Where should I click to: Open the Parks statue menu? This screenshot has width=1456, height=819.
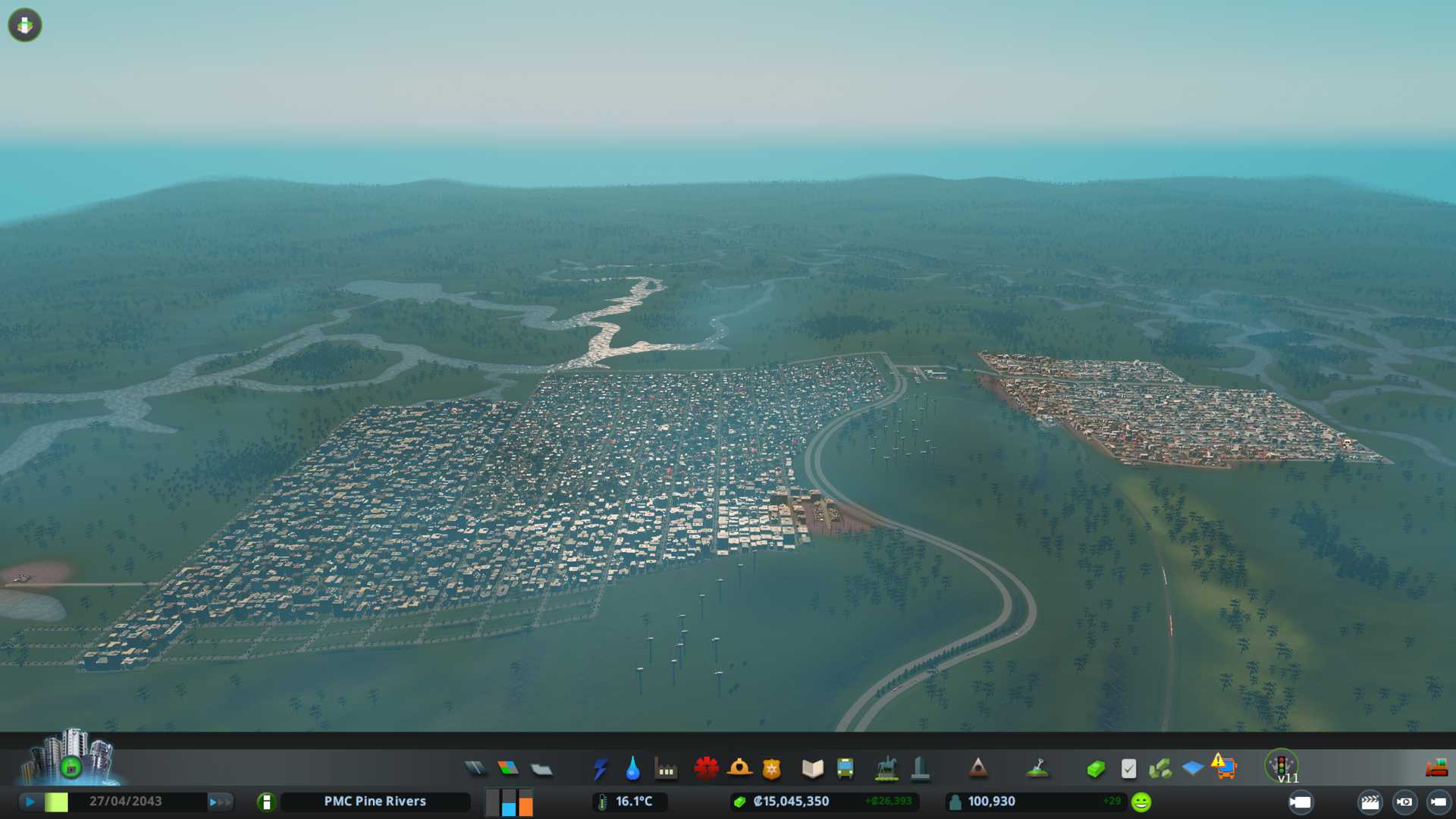click(x=886, y=769)
